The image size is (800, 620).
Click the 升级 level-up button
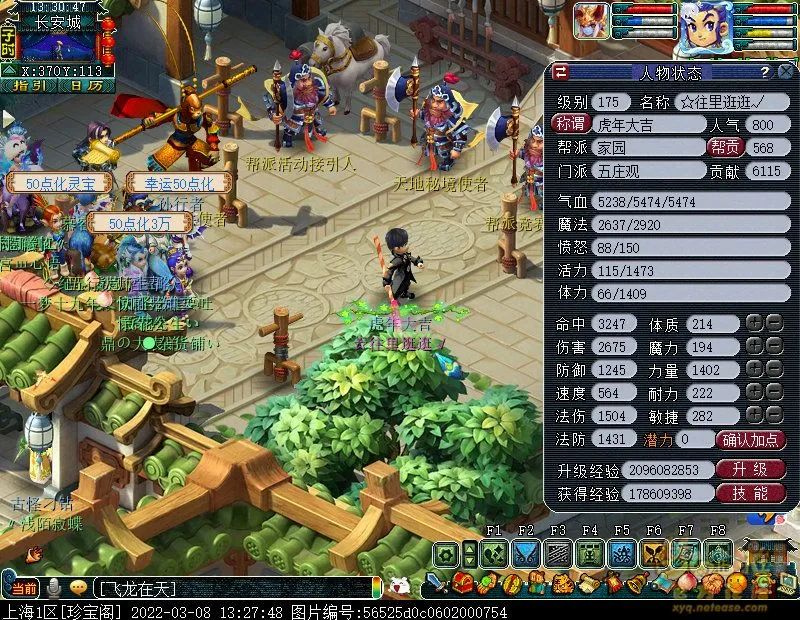pos(751,469)
